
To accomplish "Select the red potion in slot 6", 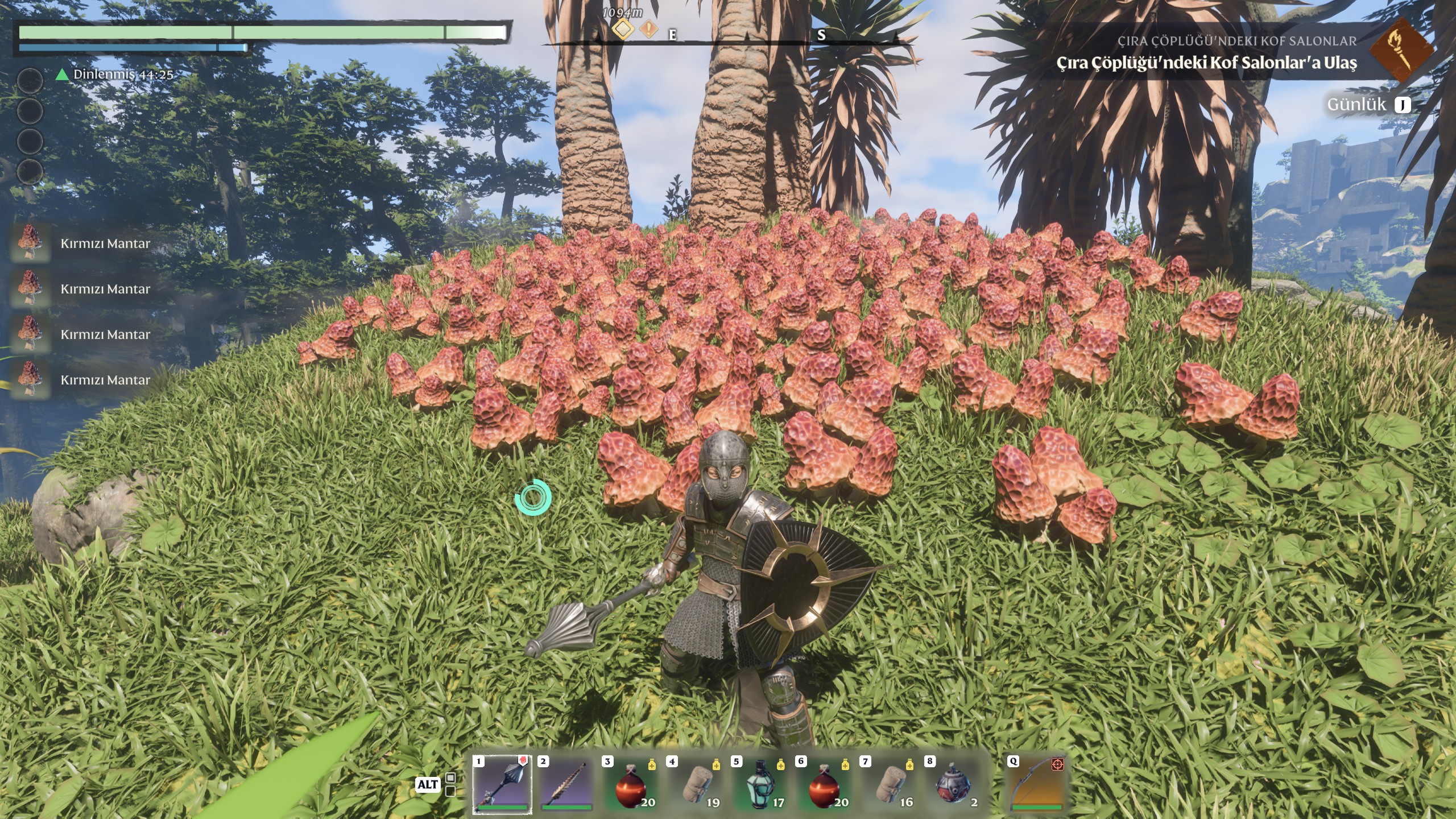I will tap(825, 785).
